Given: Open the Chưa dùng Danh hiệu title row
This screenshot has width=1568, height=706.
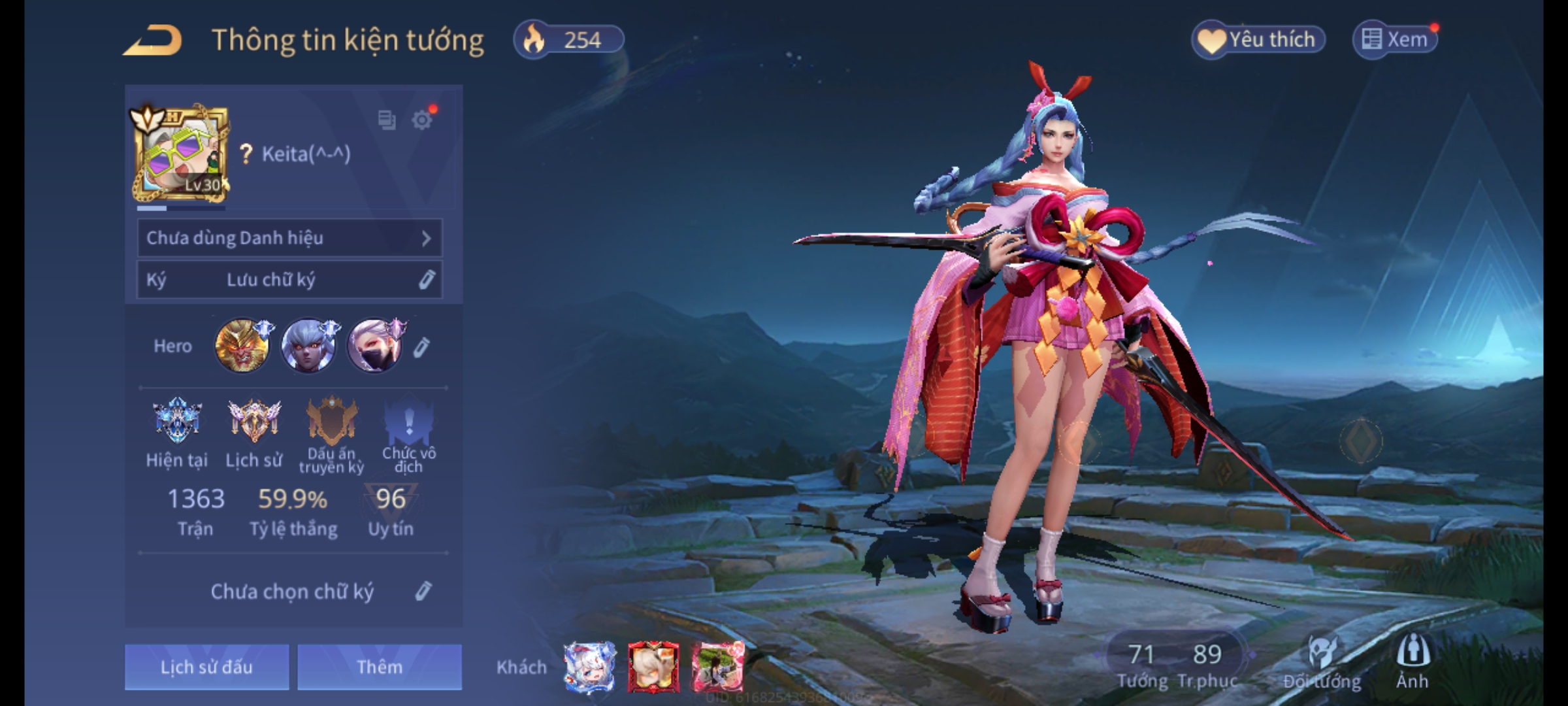Looking at the screenshot, I should tap(289, 238).
